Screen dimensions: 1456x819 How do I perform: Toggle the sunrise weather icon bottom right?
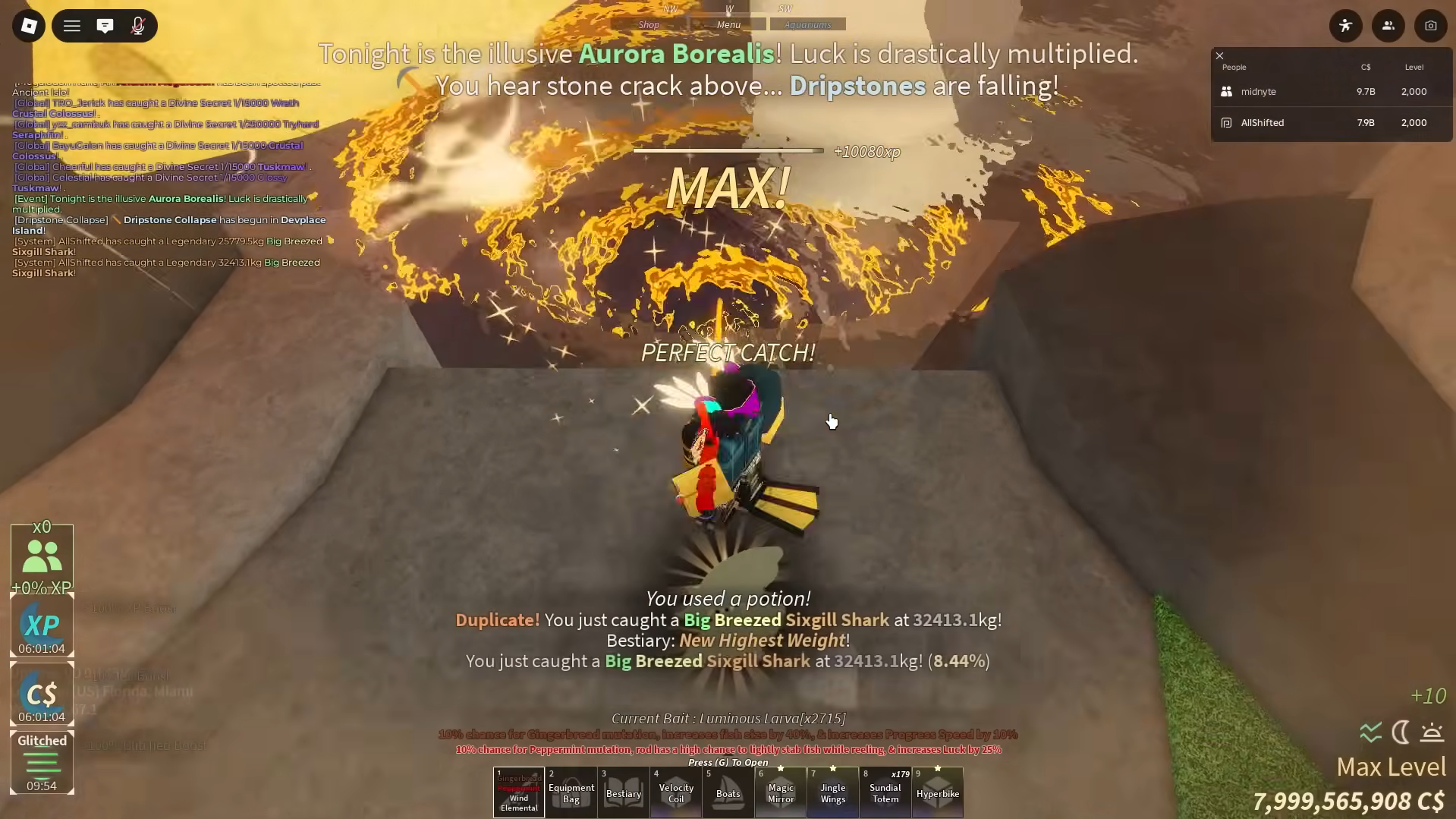click(x=1432, y=732)
